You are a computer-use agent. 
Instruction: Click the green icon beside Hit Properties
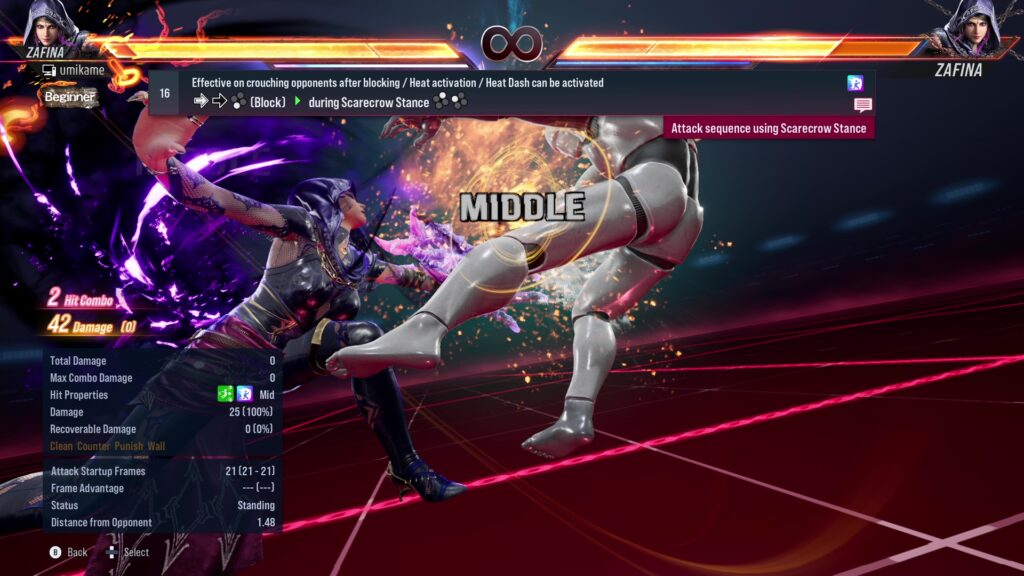tap(226, 395)
